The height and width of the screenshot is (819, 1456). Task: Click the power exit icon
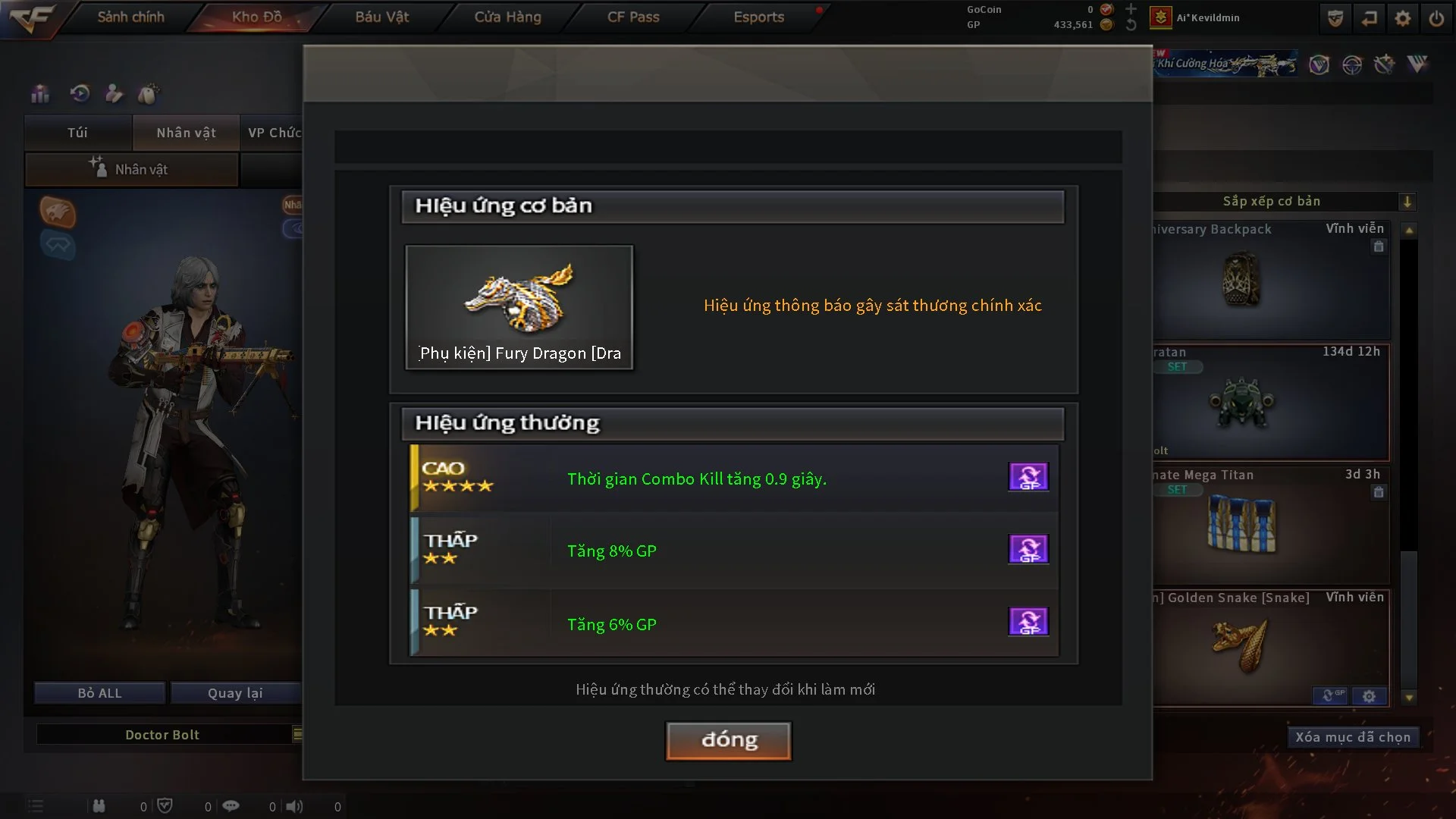[1436, 18]
